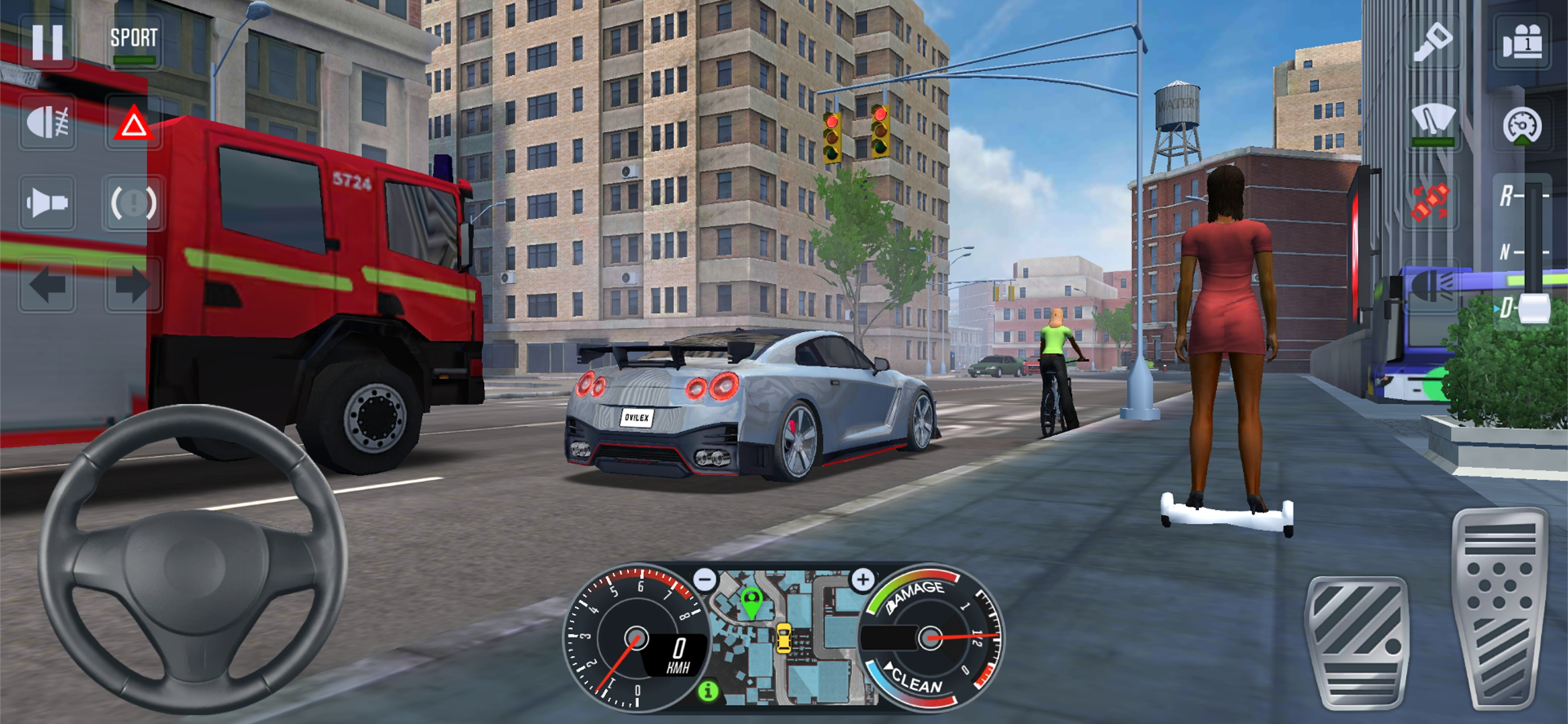The height and width of the screenshot is (724, 1568).
Task: Switch the camera view
Action: (1522, 41)
